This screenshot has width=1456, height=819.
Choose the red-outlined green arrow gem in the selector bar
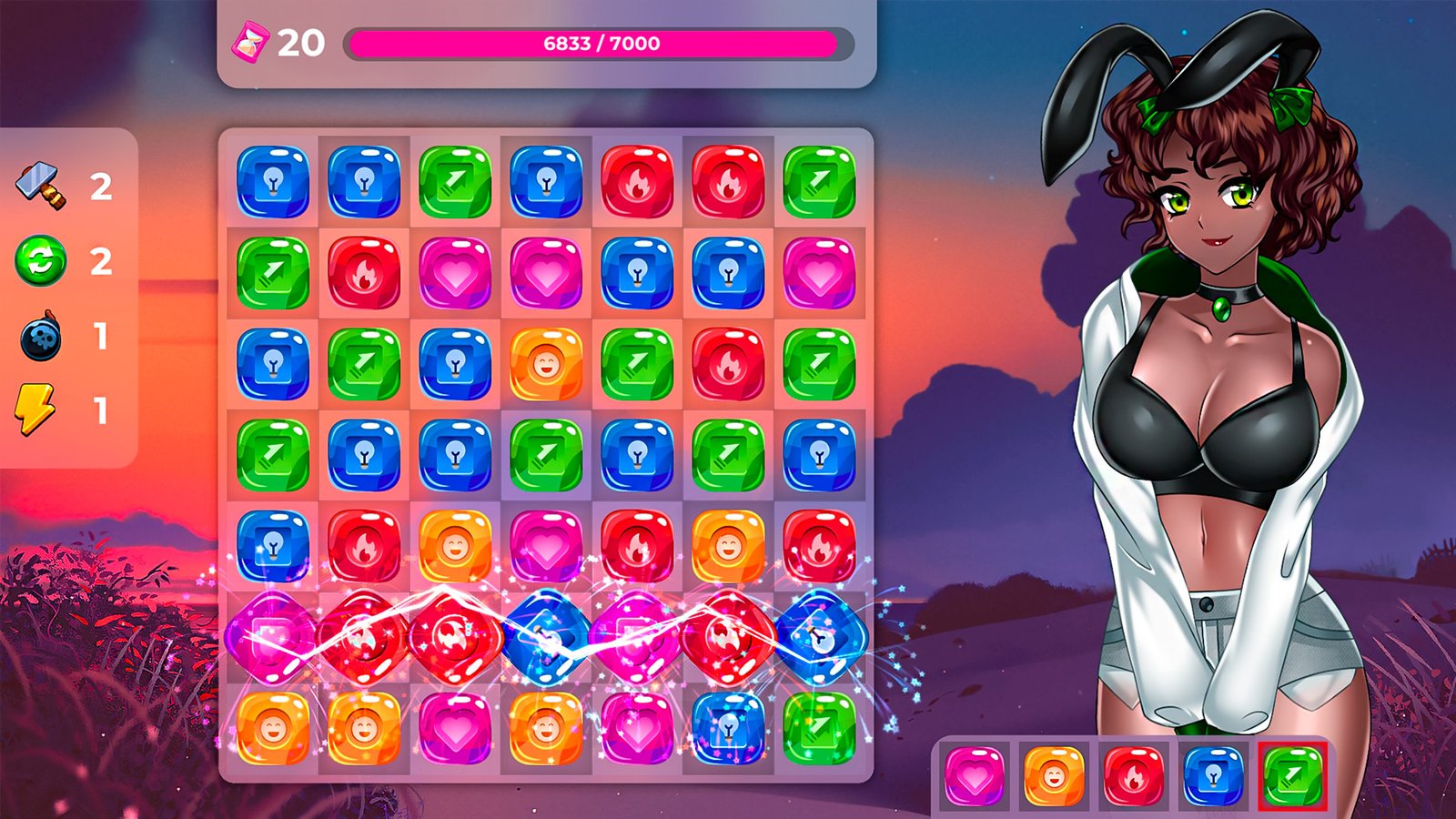click(1292, 776)
